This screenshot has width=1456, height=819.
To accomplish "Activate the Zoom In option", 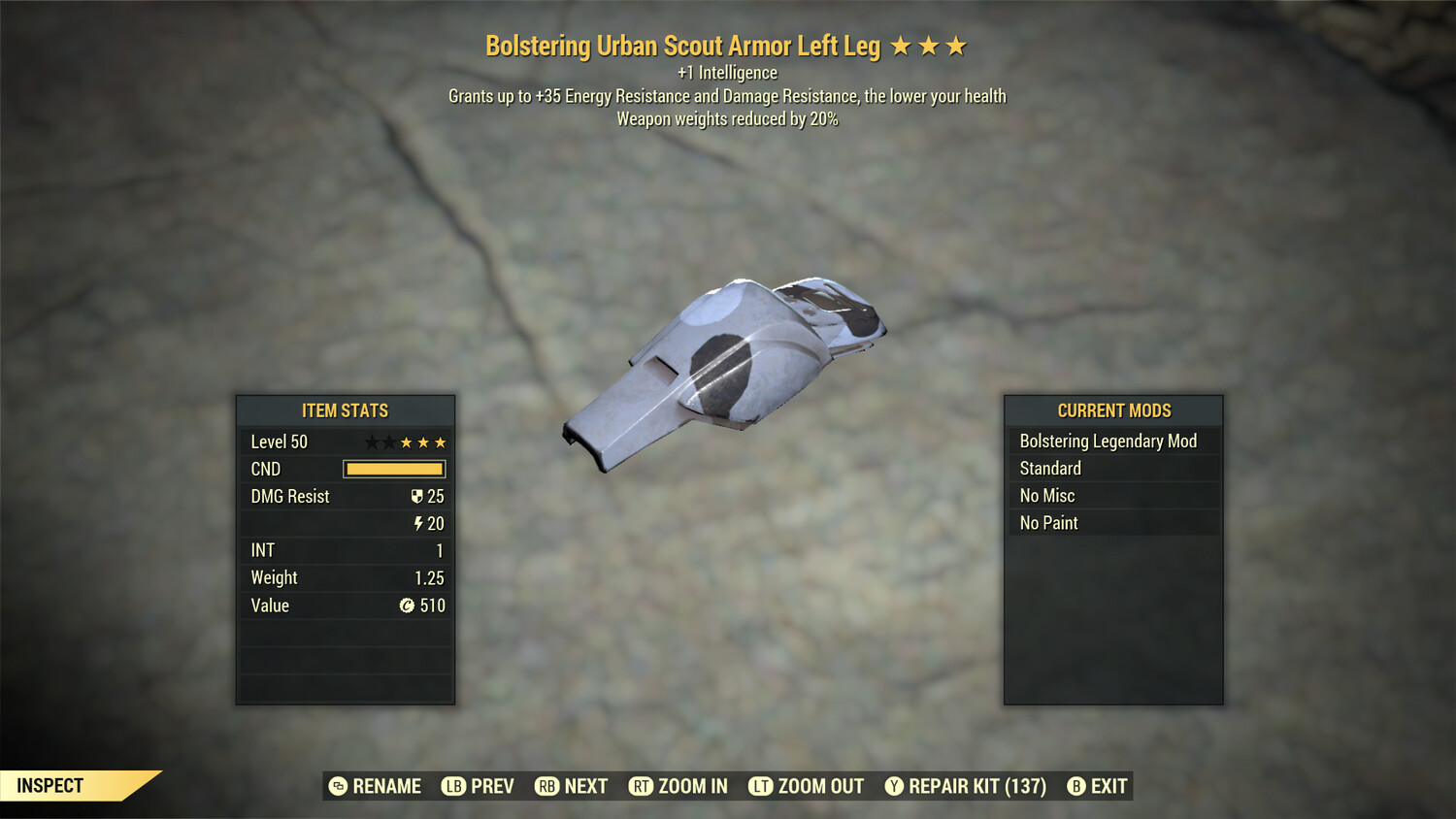I will coord(678,786).
